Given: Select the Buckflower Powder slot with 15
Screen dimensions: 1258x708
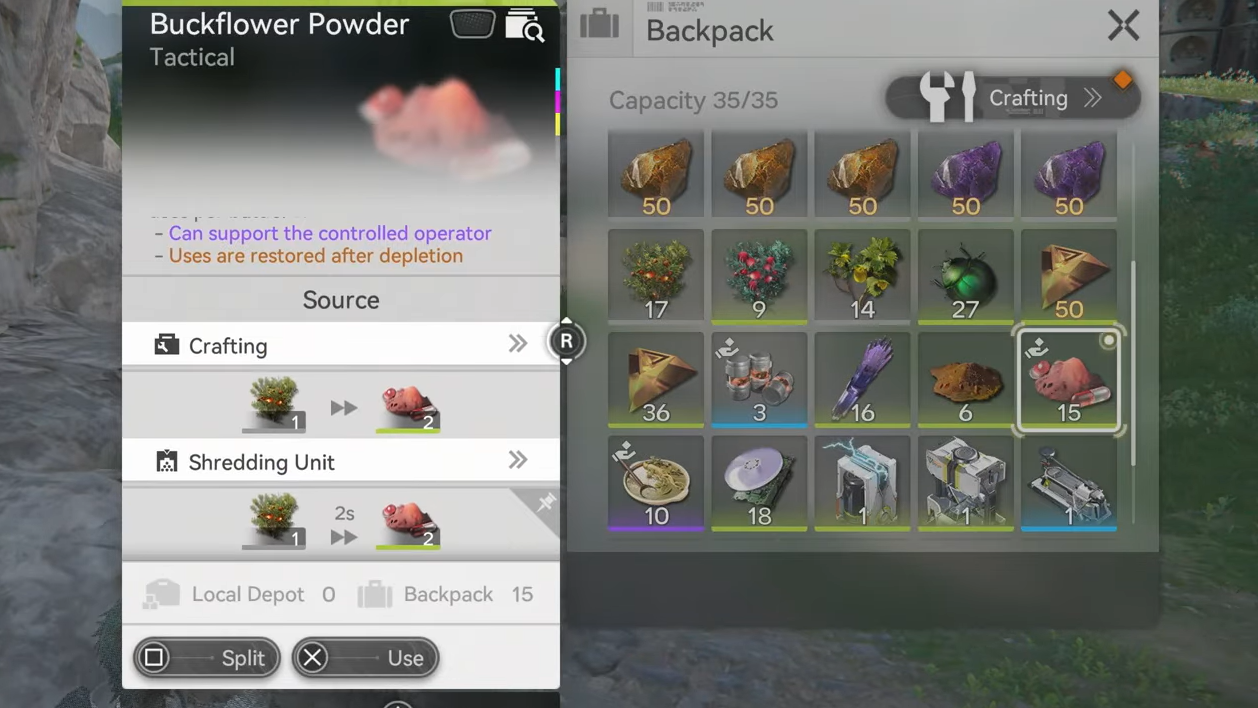Looking at the screenshot, I should coord(1068,380).
